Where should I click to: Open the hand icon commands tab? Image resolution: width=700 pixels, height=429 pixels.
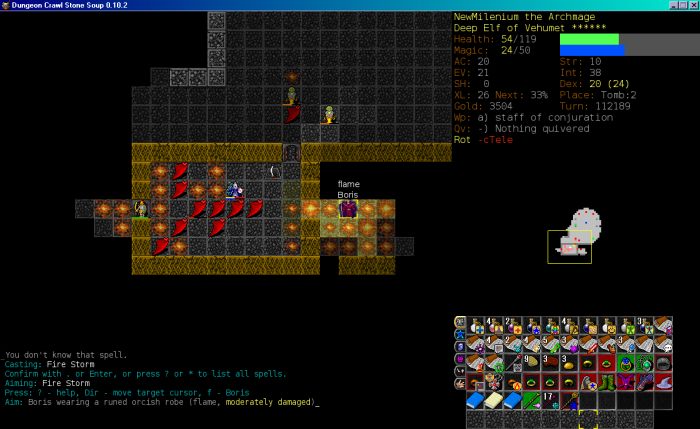(460, 383)
